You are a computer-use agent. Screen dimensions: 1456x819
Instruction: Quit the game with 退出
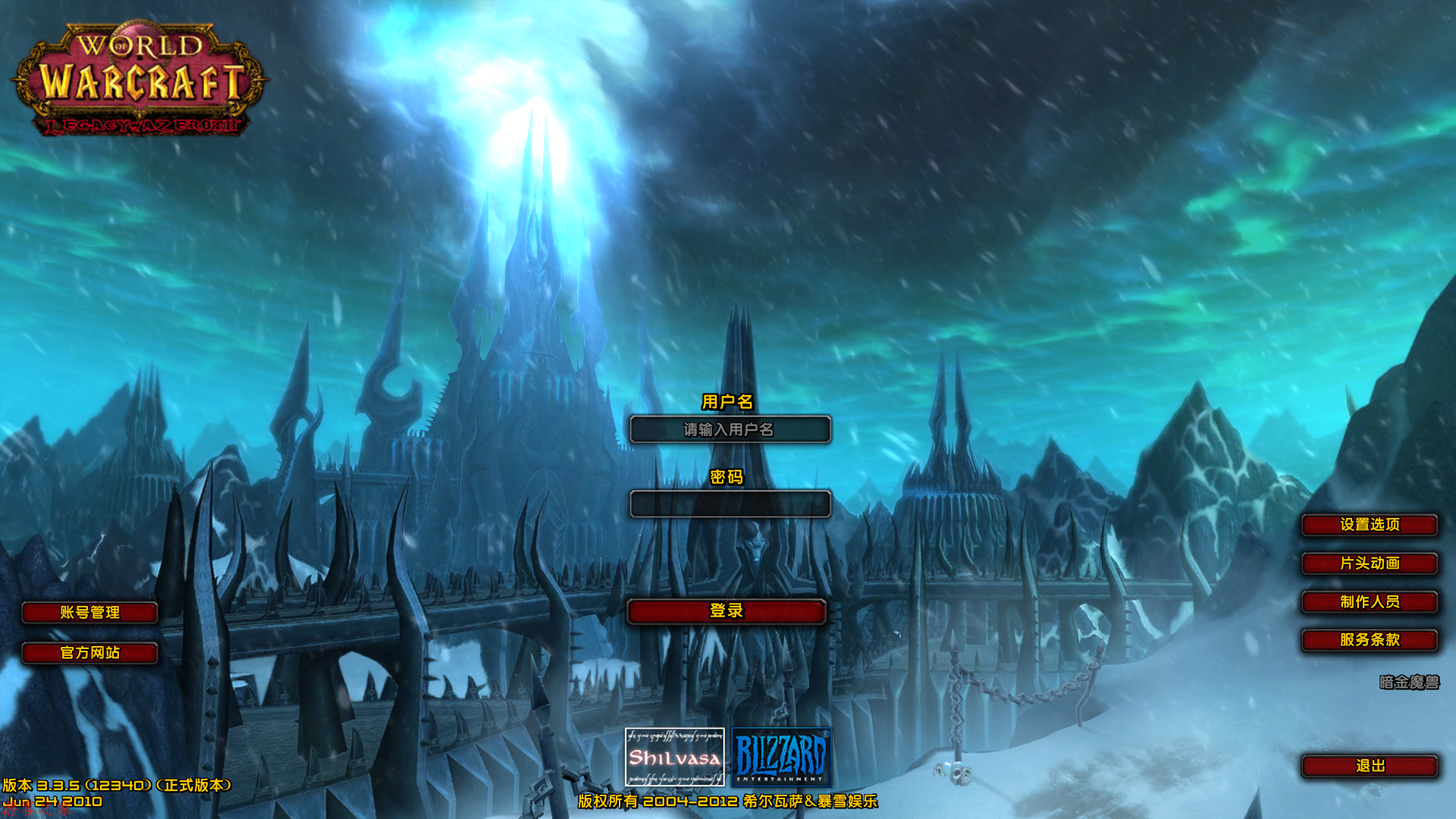[1369, 766]
